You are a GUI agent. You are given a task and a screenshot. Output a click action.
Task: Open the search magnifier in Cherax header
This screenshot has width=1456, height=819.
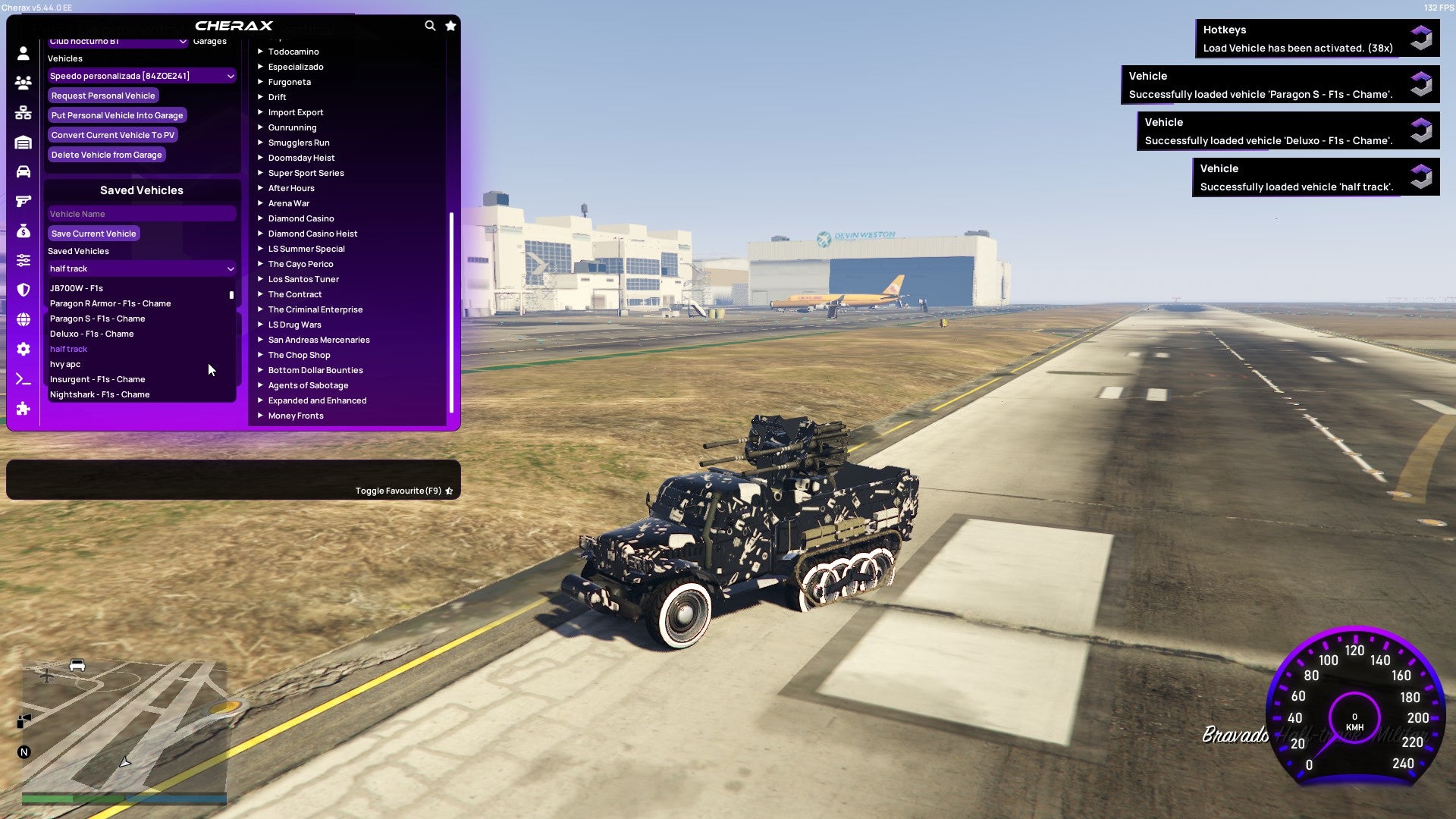(x=430, y=25)
